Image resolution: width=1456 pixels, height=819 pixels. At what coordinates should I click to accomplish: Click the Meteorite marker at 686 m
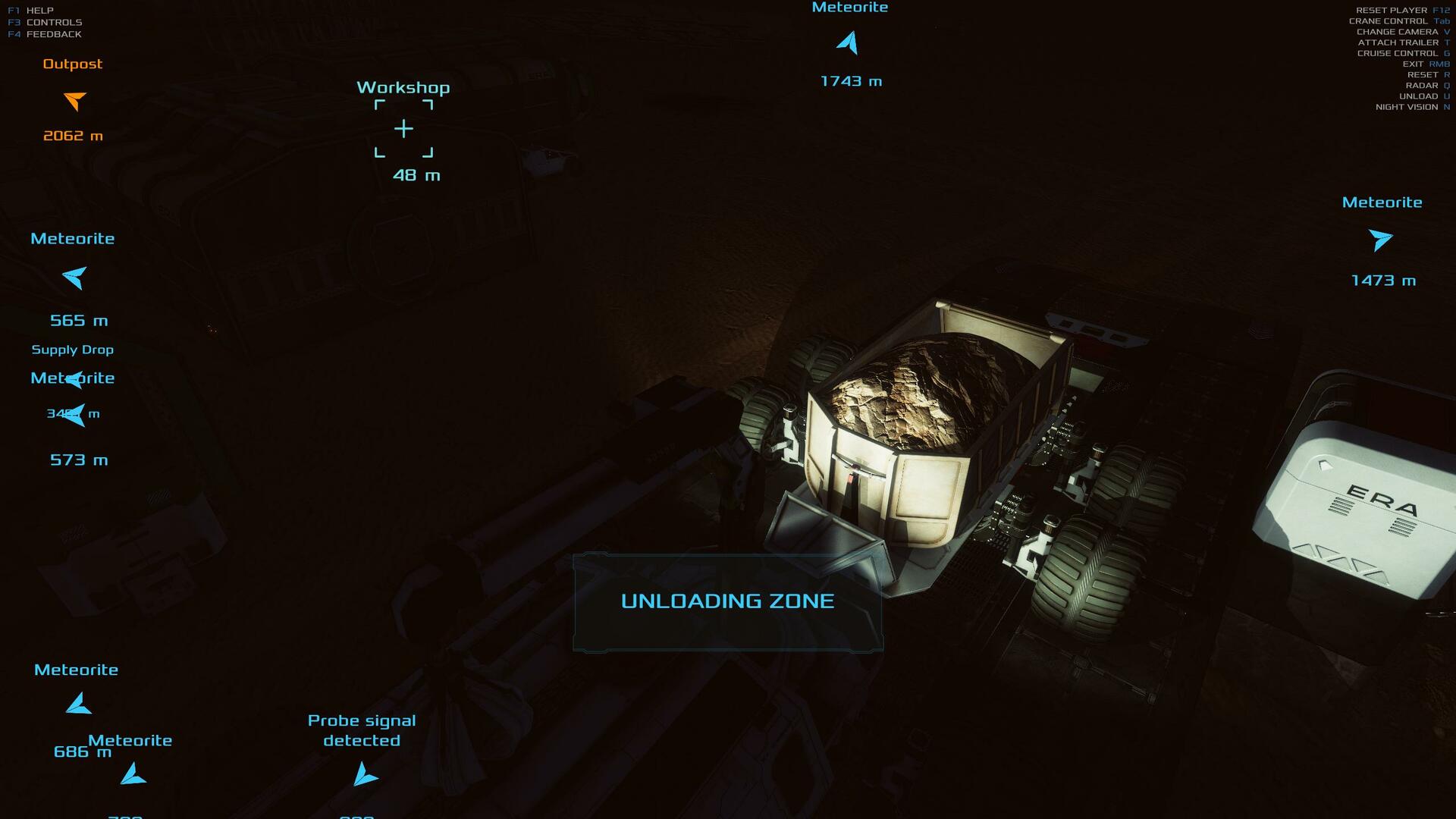[78, 705]
